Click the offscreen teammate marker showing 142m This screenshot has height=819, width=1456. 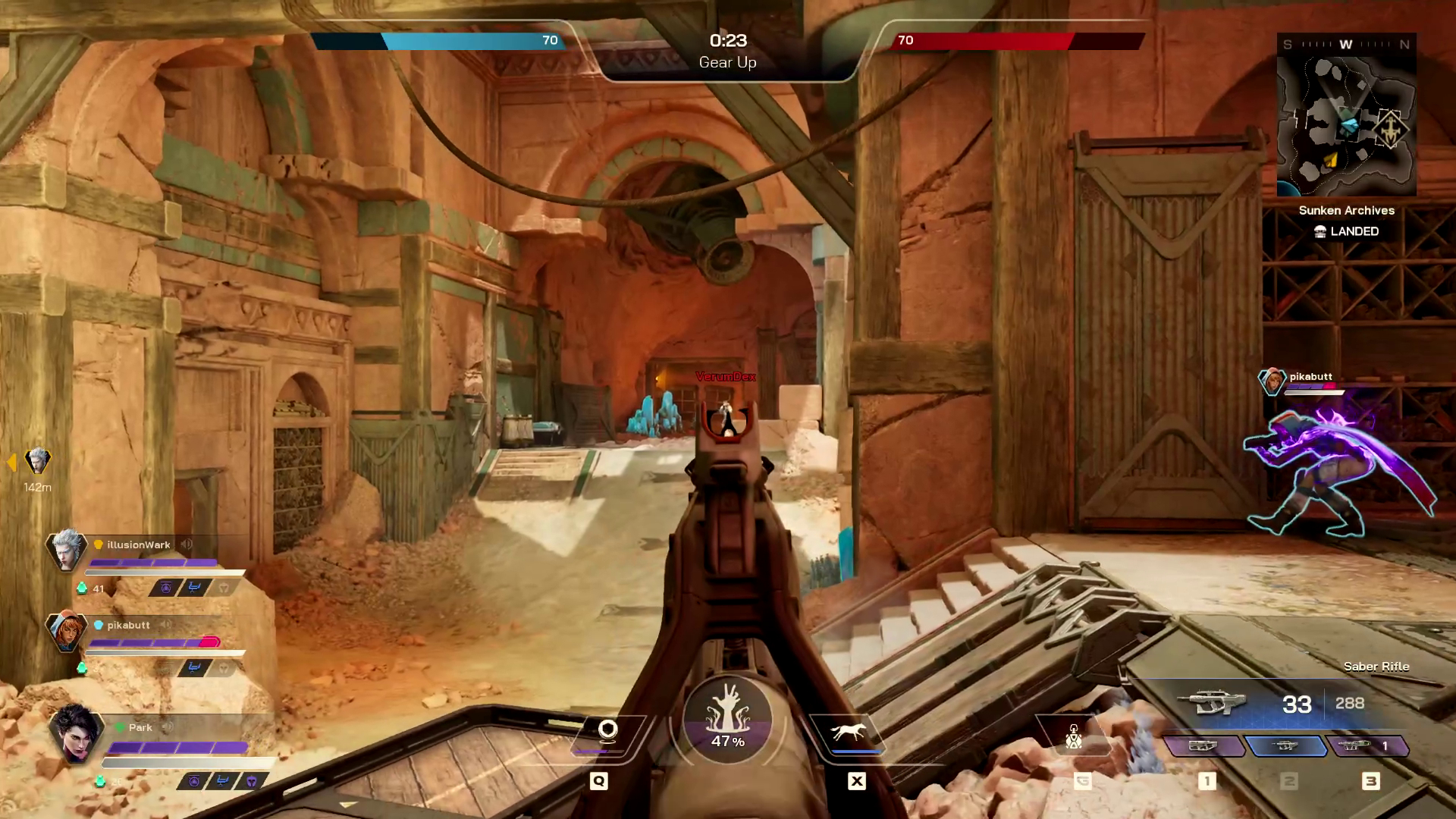pos(37,461)
